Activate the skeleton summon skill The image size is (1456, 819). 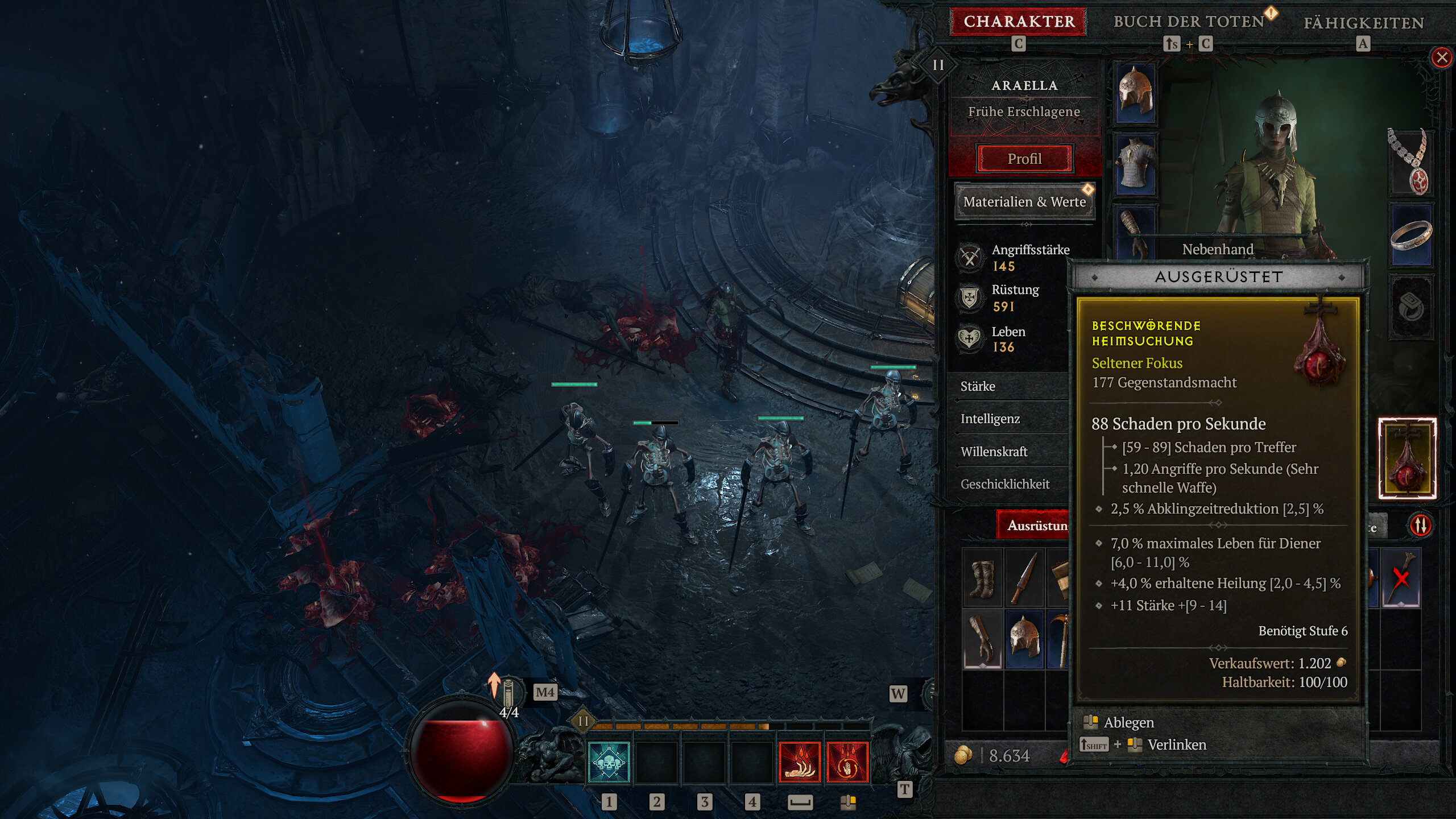[609, 762]
